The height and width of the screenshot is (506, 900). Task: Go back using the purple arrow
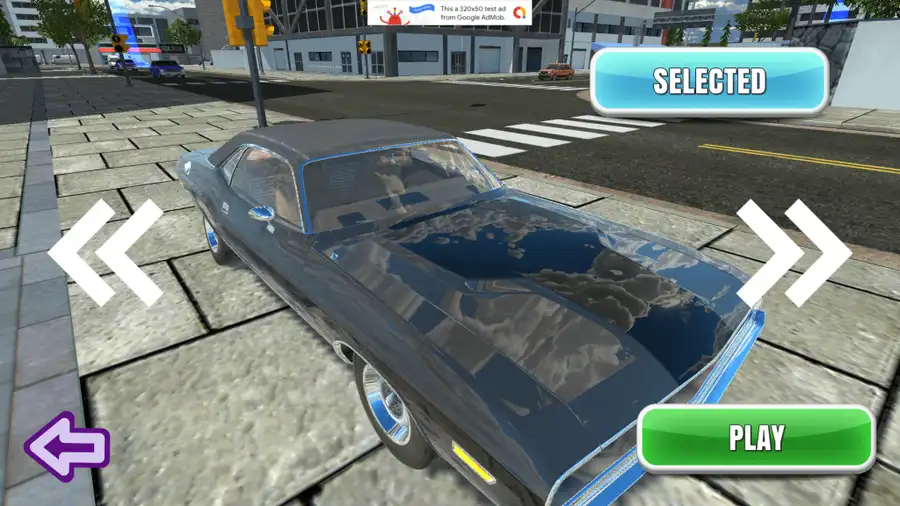coord(66,447)
